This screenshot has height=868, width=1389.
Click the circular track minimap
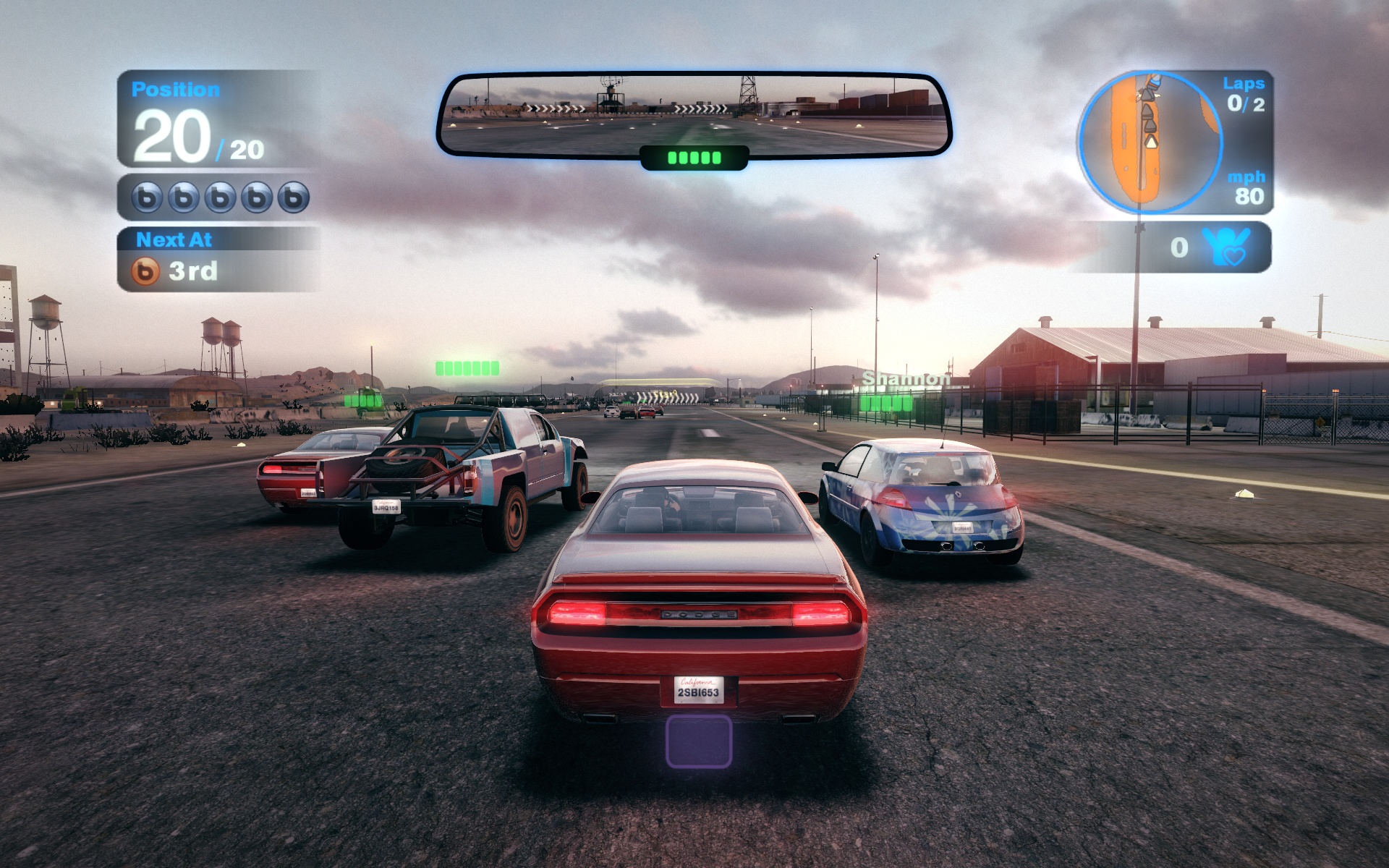point(1150,142)
